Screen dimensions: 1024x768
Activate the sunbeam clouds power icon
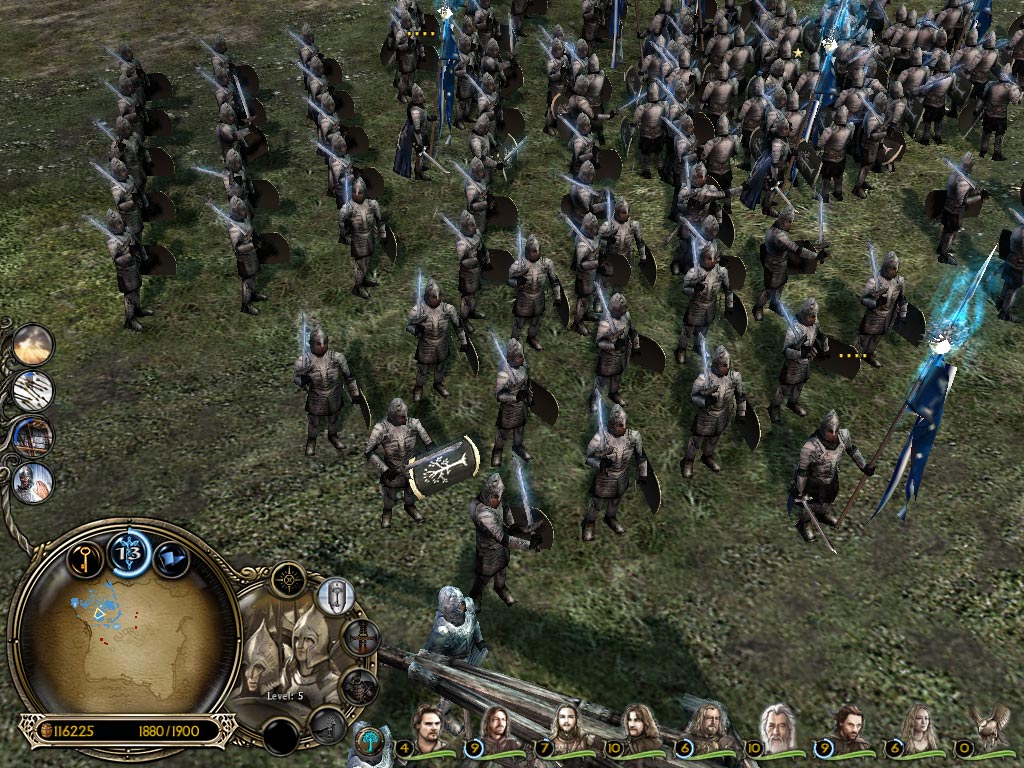(33, 345)
